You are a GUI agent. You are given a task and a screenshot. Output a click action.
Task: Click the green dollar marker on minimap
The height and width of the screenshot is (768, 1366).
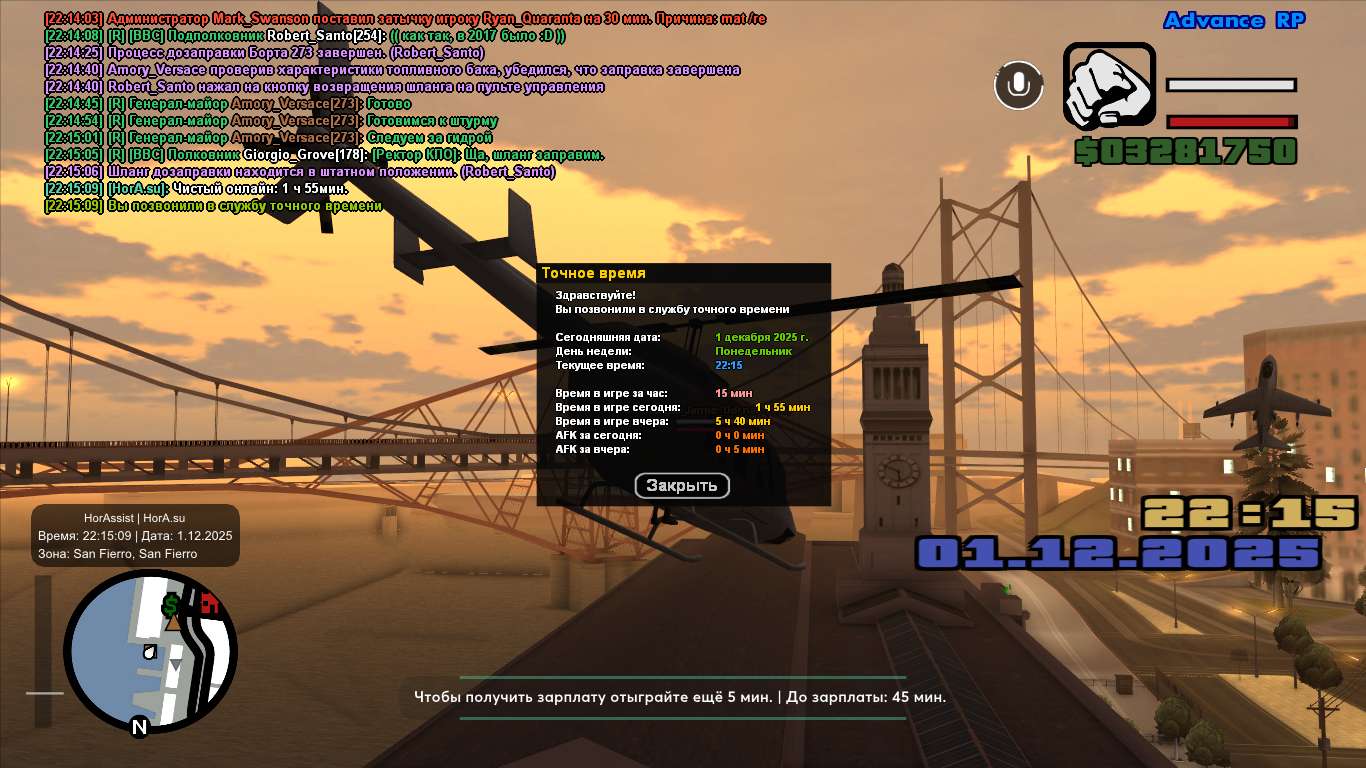(171, 604)
